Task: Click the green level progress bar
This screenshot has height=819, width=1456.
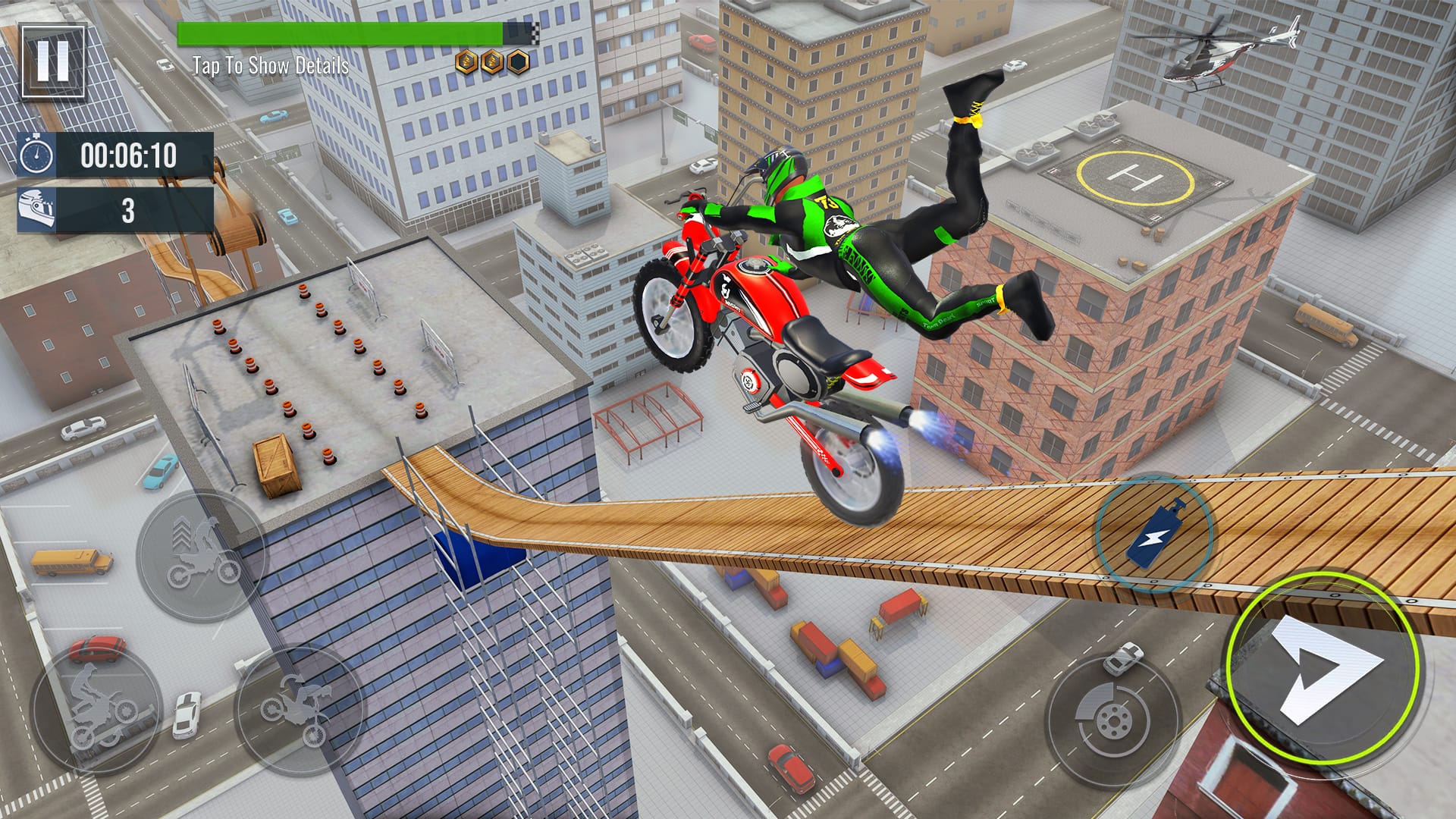Action: coord(341,30)
